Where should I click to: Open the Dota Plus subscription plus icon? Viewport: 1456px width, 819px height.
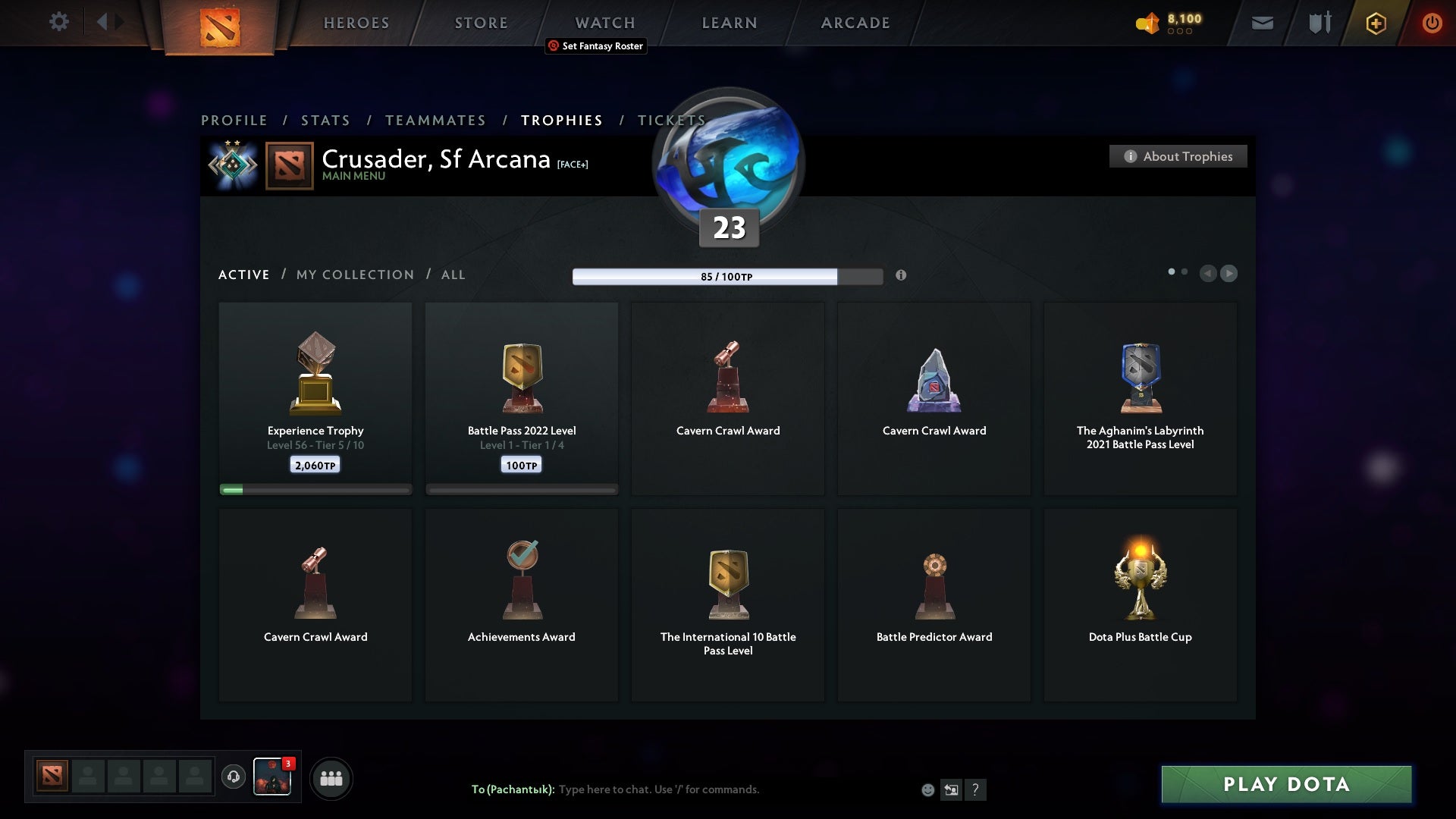tap(1376, 23)
